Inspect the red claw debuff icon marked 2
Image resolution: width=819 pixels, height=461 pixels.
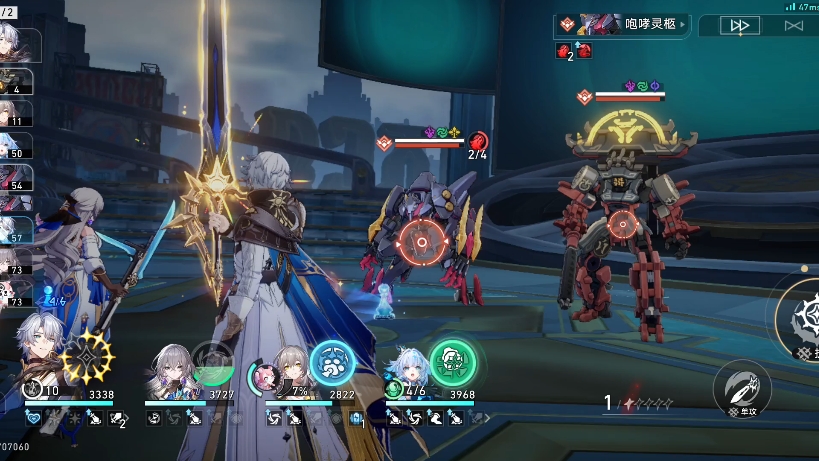click(x=563, y=51)
